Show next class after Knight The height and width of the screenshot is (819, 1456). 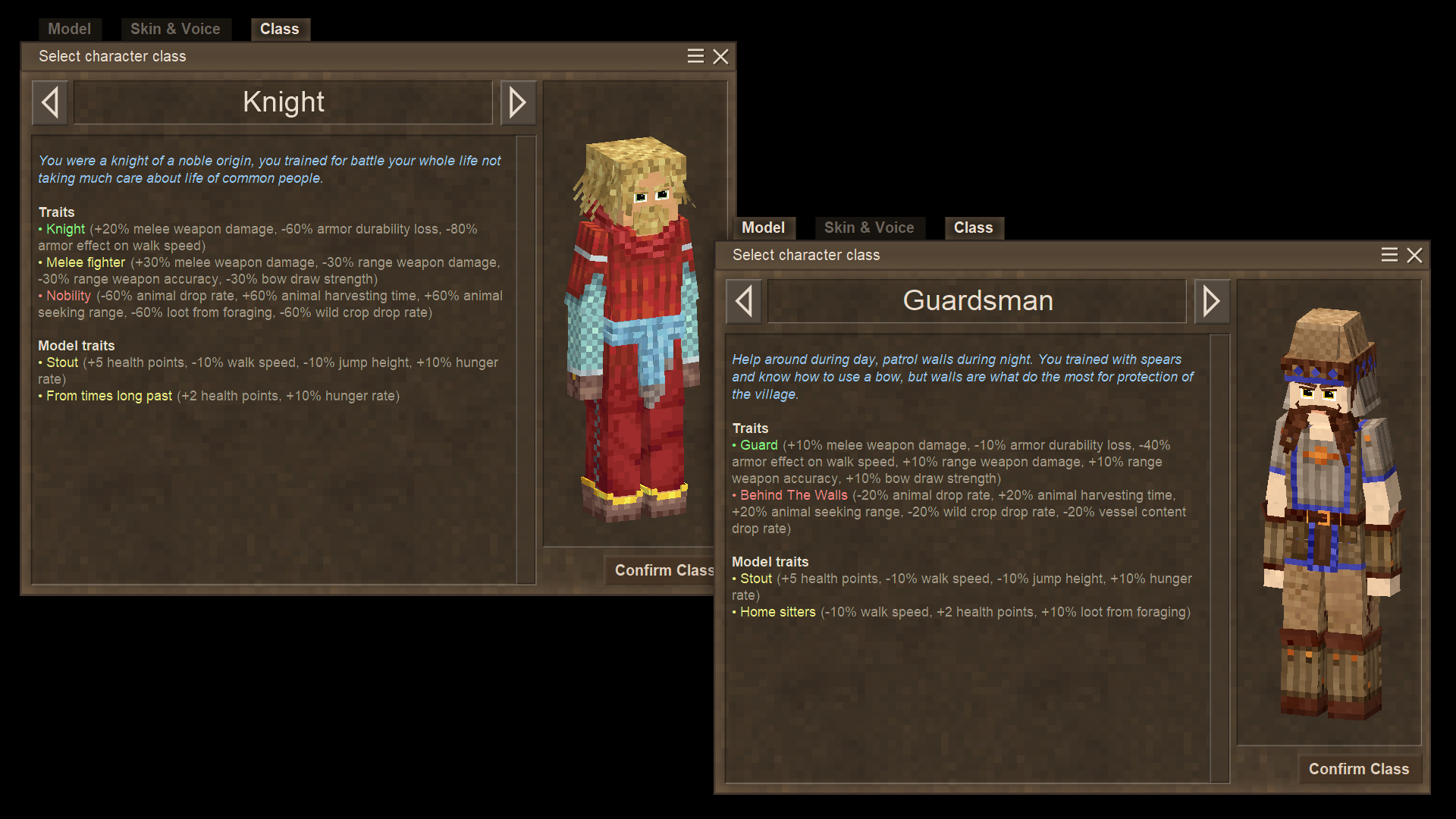pos(518,102)
